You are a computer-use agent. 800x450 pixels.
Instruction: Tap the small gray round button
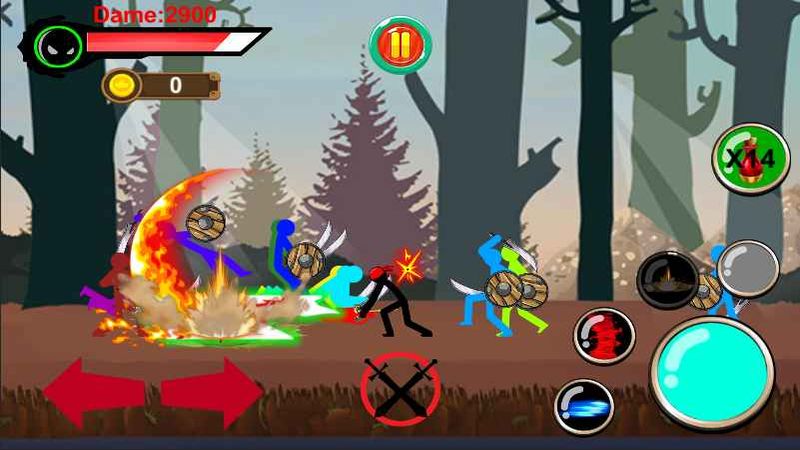[747, 268]
